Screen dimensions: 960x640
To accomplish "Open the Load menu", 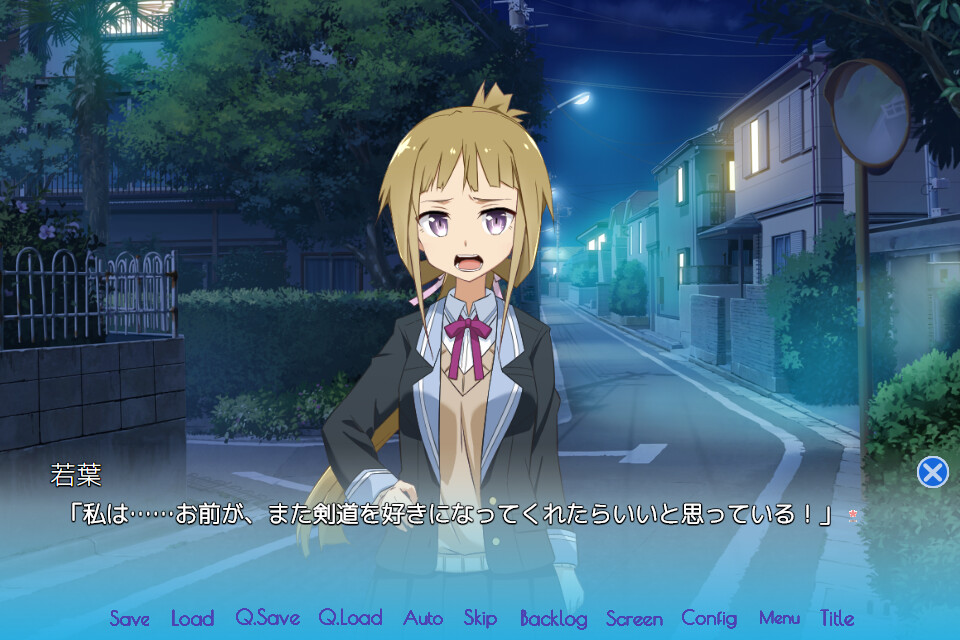I will point(192,618).
